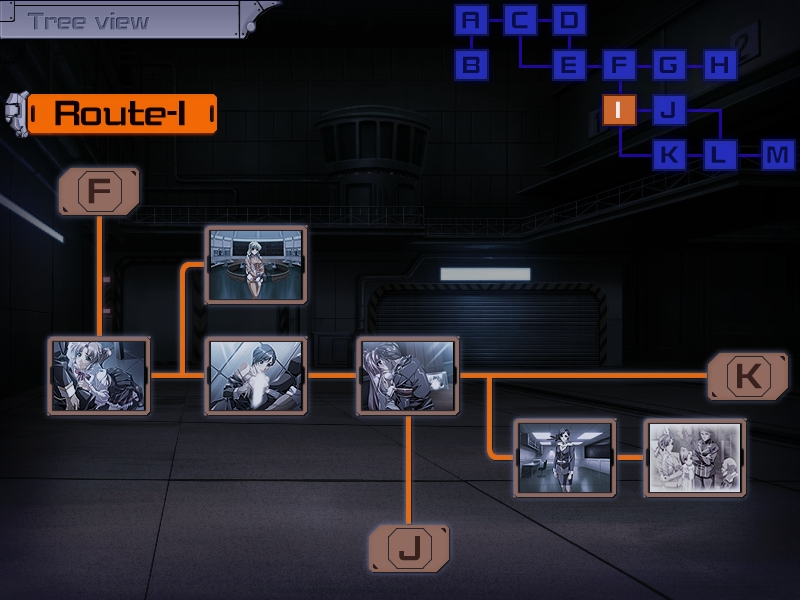
Task: Open the woman walking in hallway scene
Action: tap(564, 457)
